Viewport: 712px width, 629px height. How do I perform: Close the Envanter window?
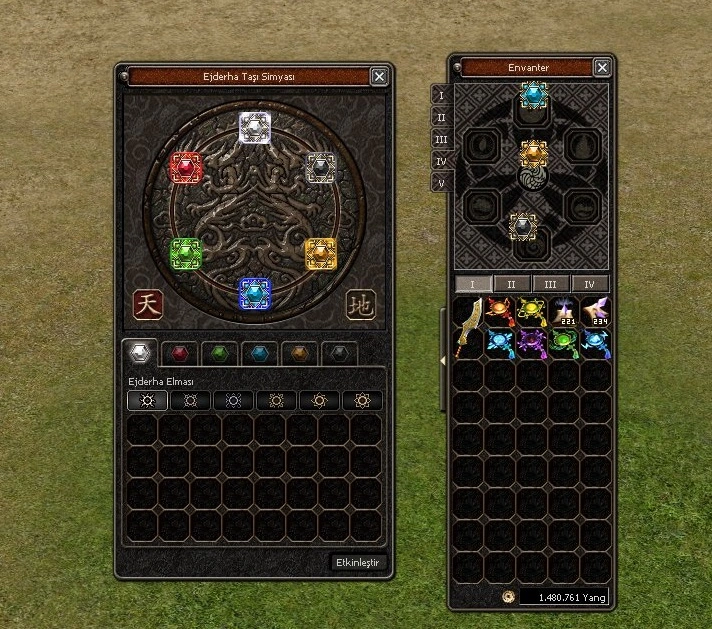point(602,67)
